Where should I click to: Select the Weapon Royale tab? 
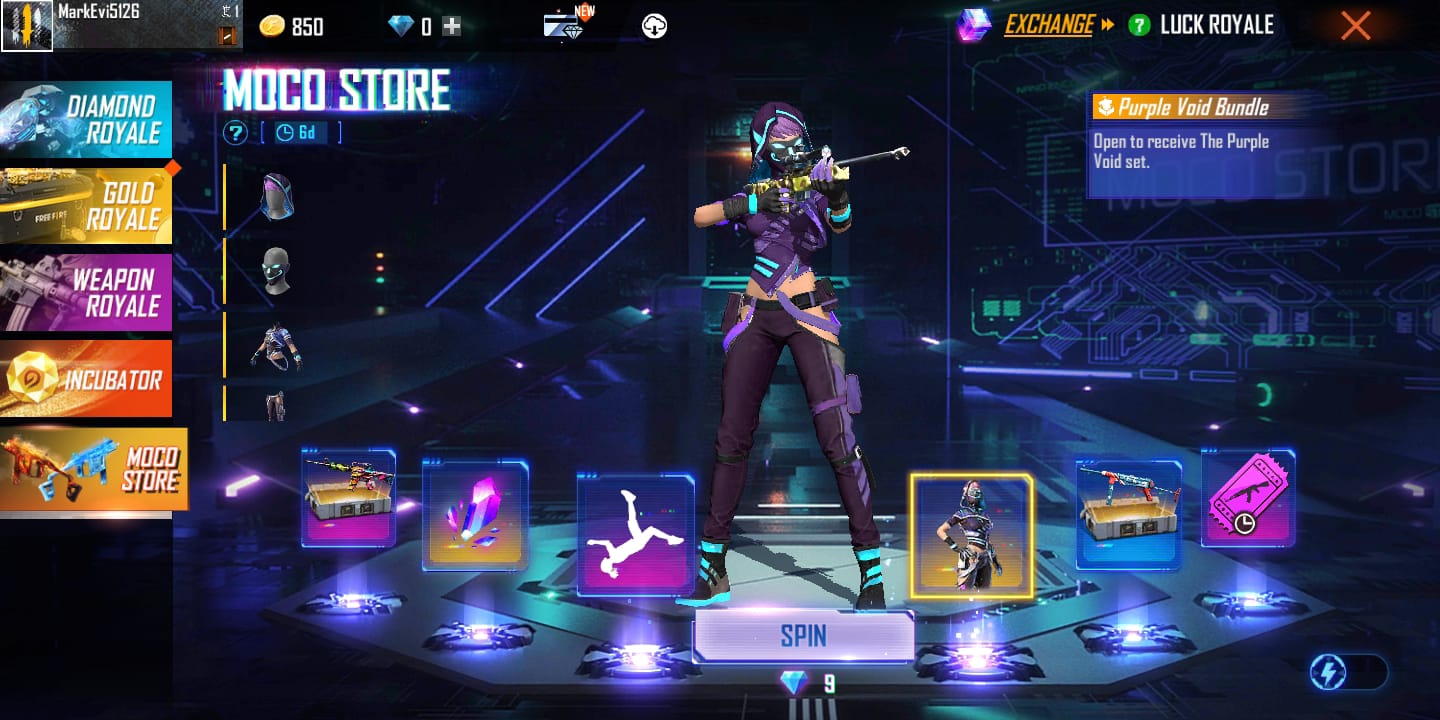tap(86, 292)
